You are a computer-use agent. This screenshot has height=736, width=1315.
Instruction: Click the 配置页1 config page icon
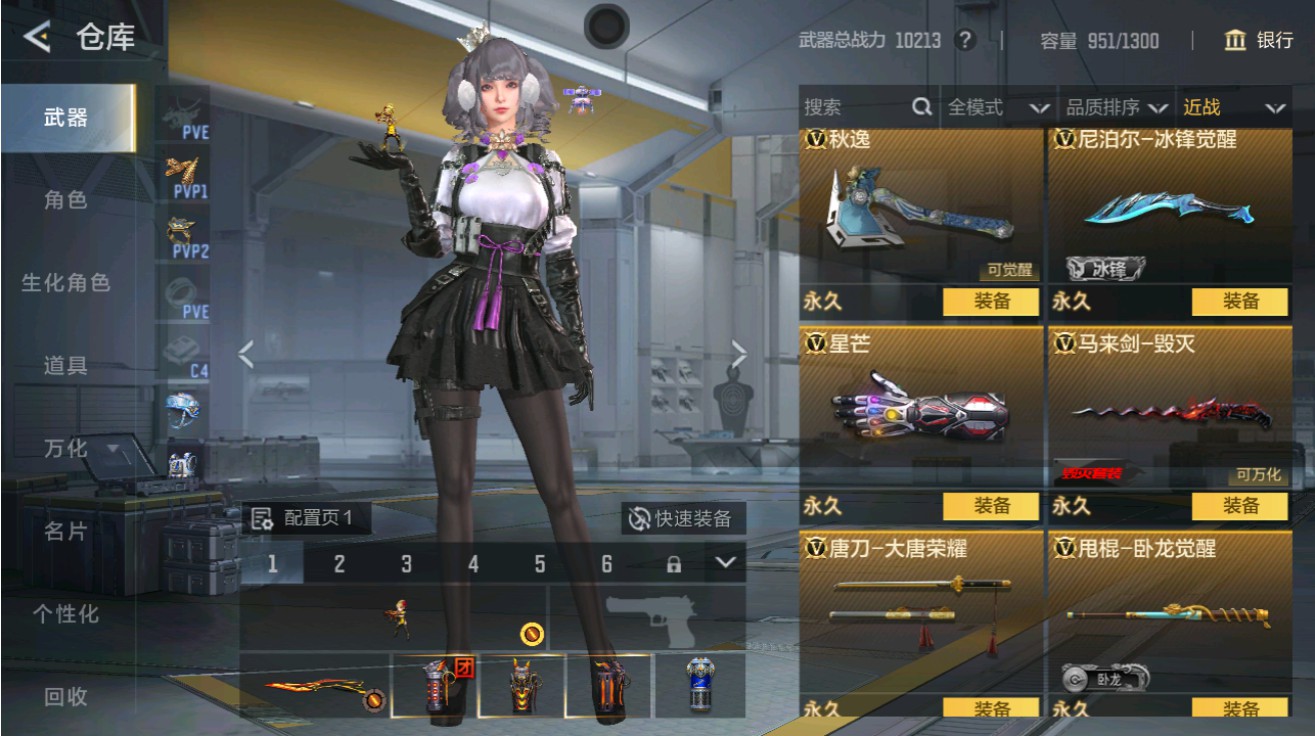coord(262,519)
